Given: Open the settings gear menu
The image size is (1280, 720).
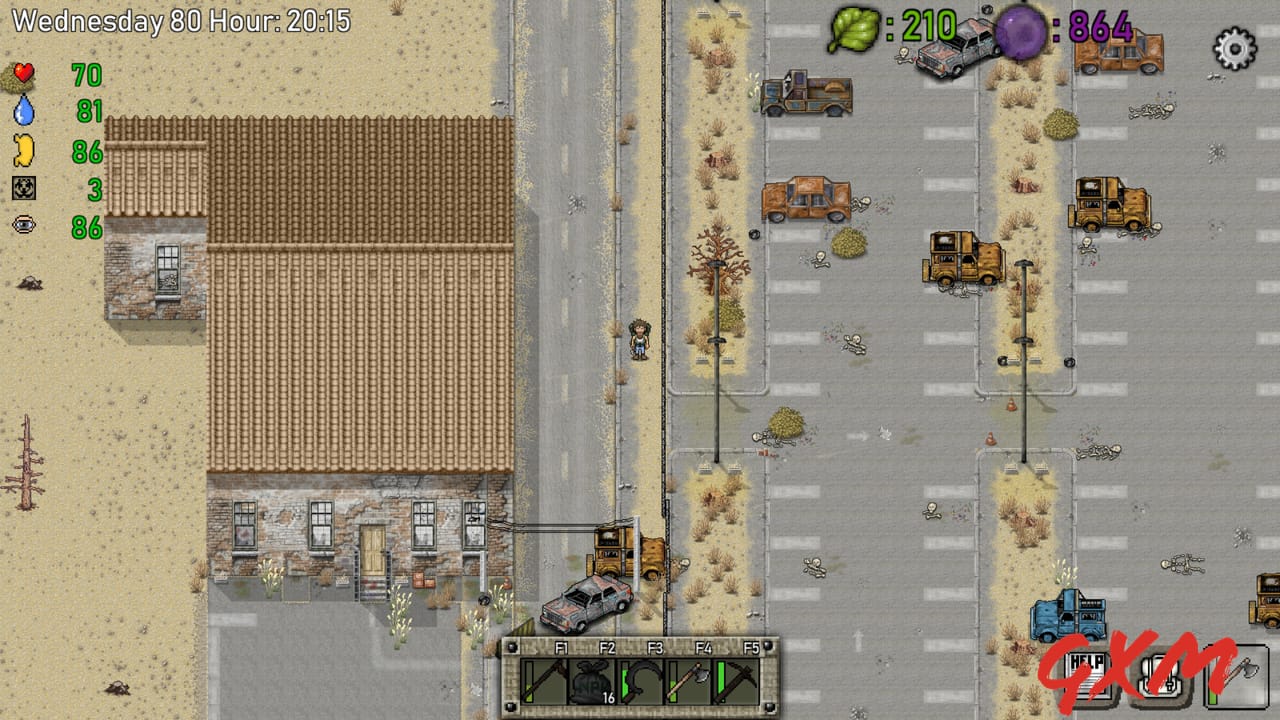Looking at the screenshot, I should coord(1233,46).
